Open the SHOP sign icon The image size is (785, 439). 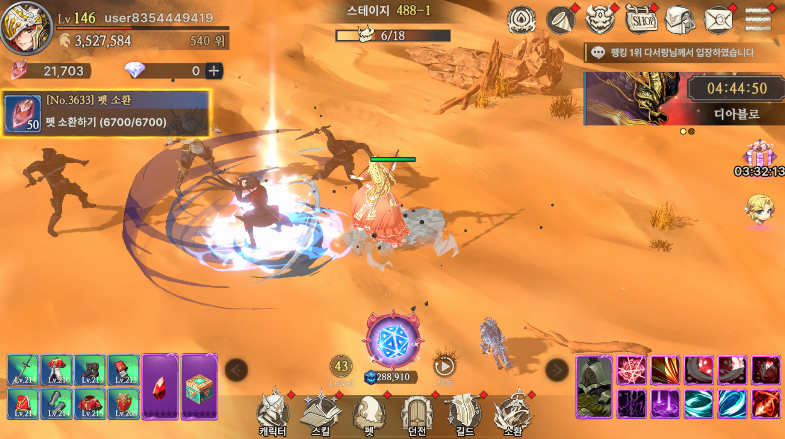[x=641, y=19]
